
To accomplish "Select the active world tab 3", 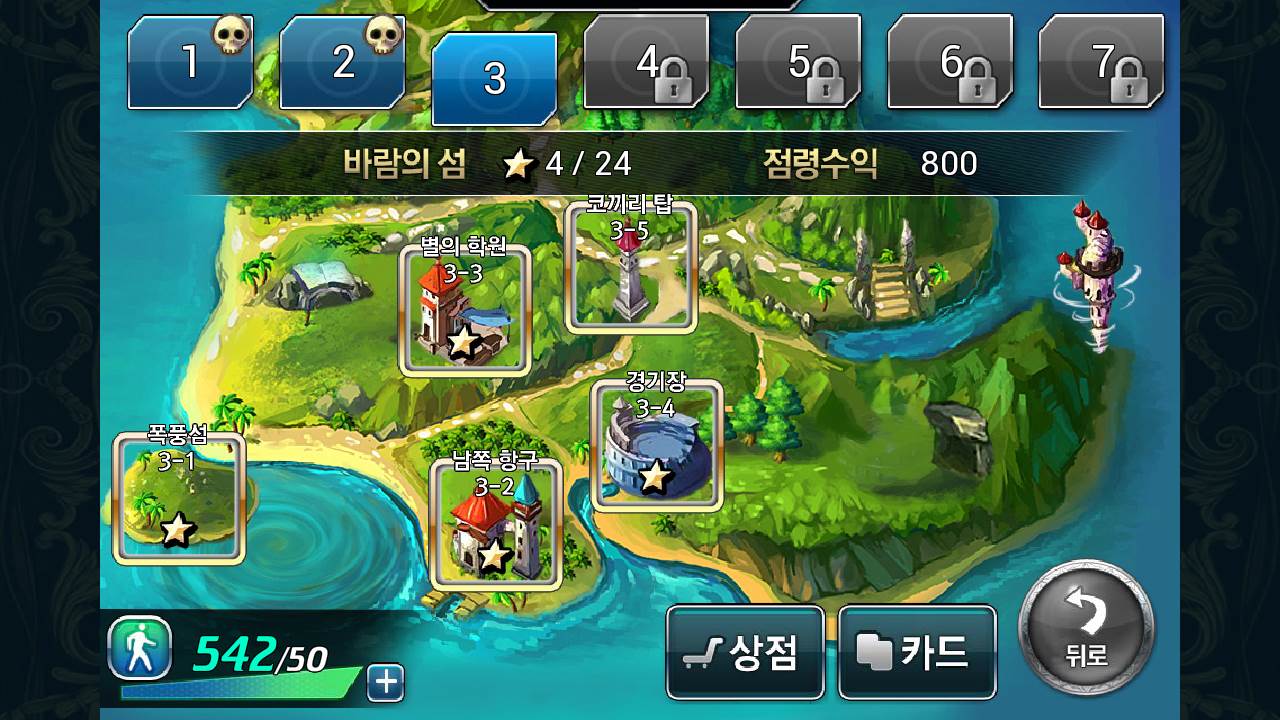I will tap(494, 78).
